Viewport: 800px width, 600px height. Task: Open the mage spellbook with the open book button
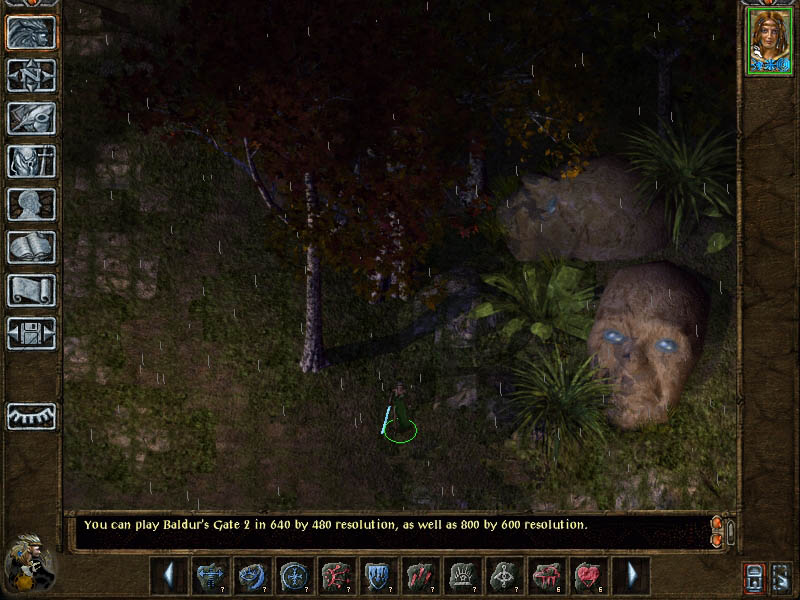[31, 247]
